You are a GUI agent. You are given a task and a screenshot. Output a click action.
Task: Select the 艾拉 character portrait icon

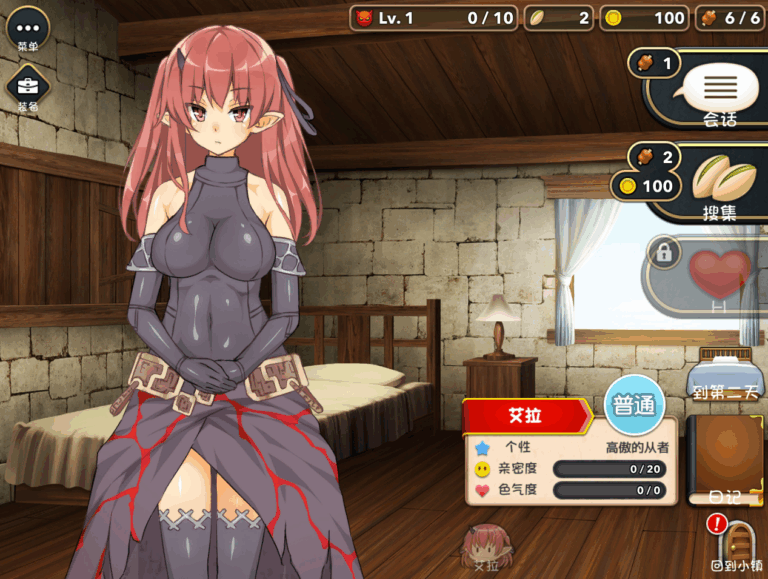pos(486,547)
